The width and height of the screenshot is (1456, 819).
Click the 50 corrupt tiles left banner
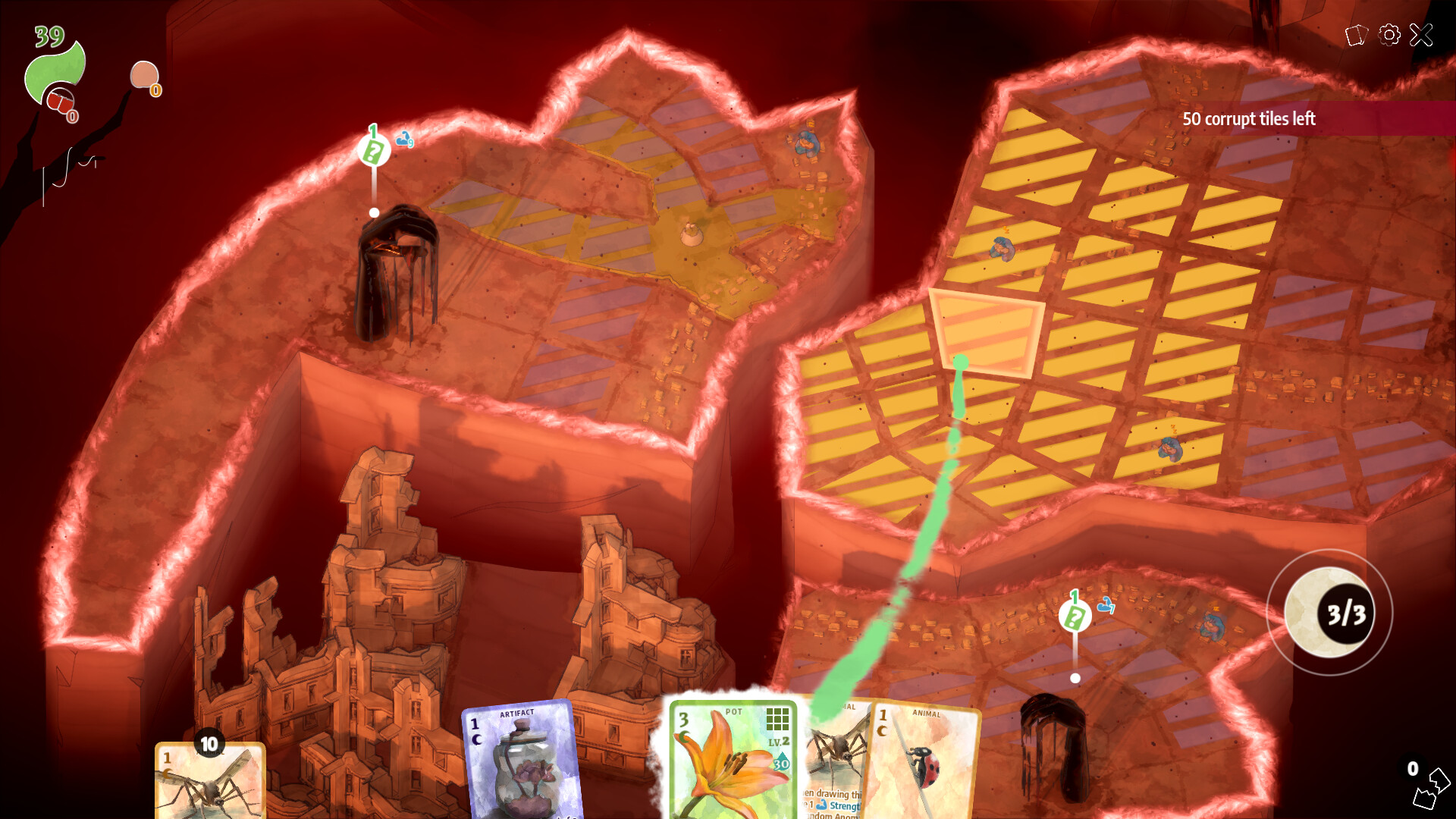point(1249,119)
